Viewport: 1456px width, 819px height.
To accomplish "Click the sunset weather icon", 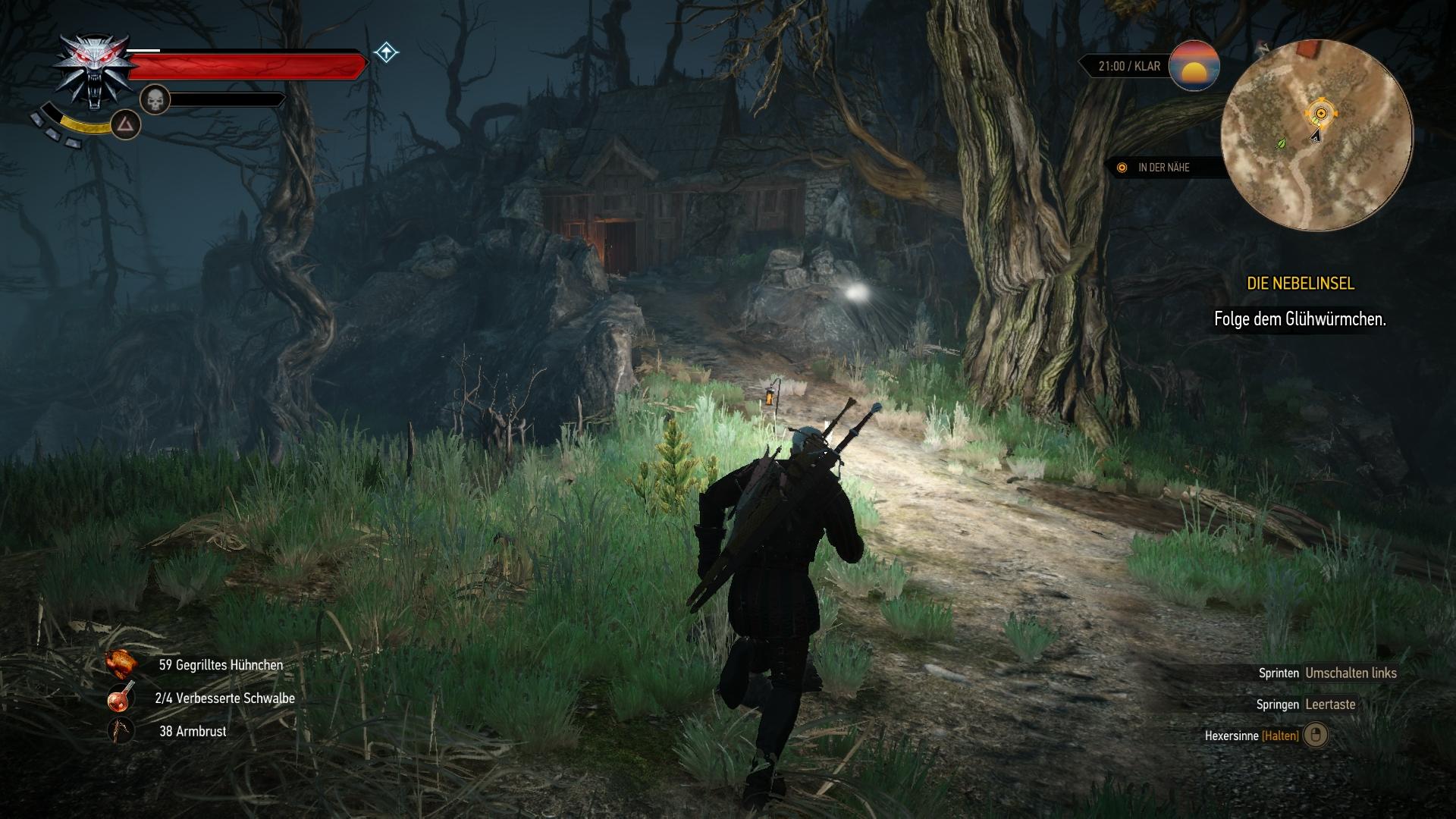I will pyautogui.click(x=1194, y=66).
